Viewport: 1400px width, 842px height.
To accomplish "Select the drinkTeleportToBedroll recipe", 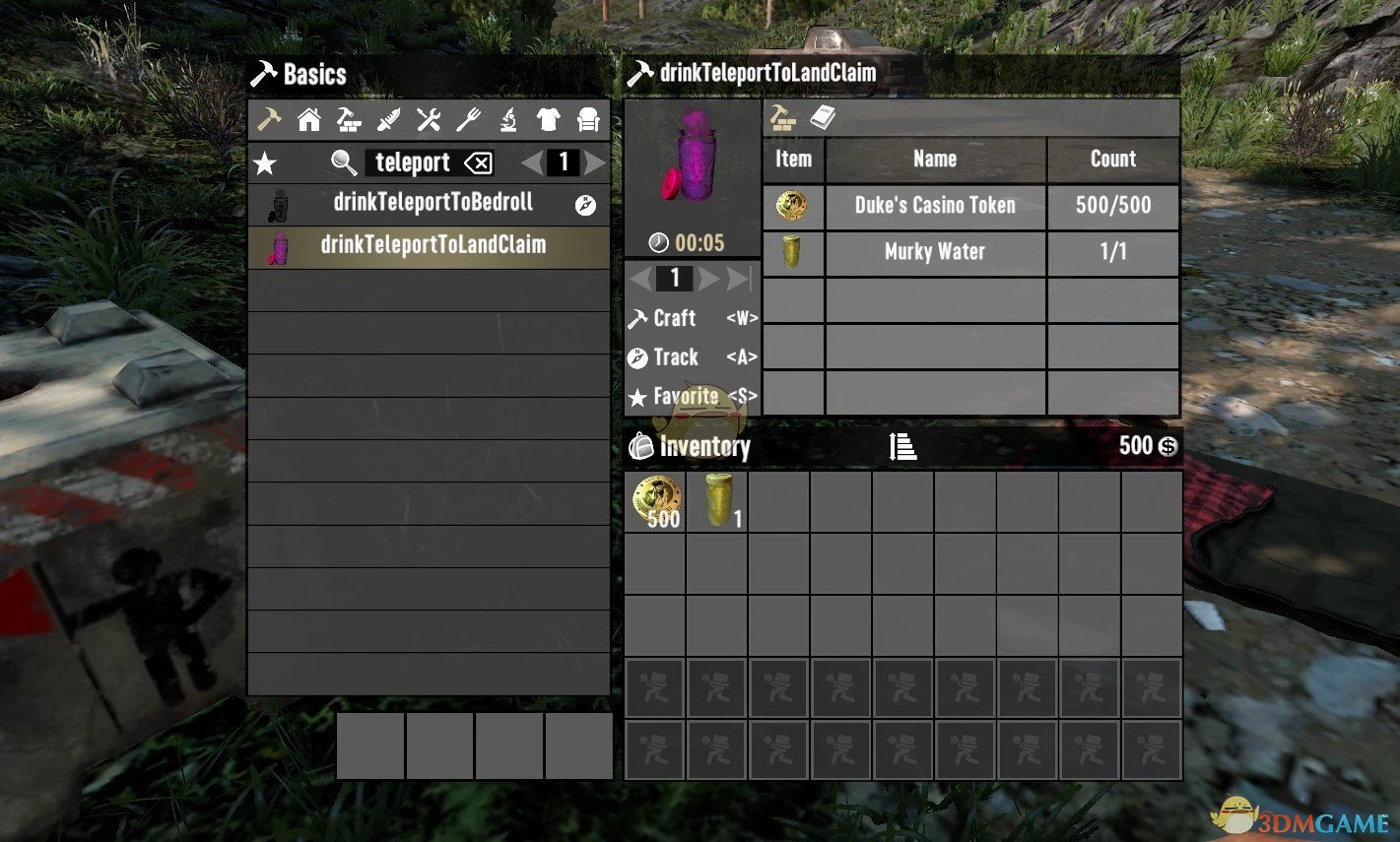I will point(431,202).
